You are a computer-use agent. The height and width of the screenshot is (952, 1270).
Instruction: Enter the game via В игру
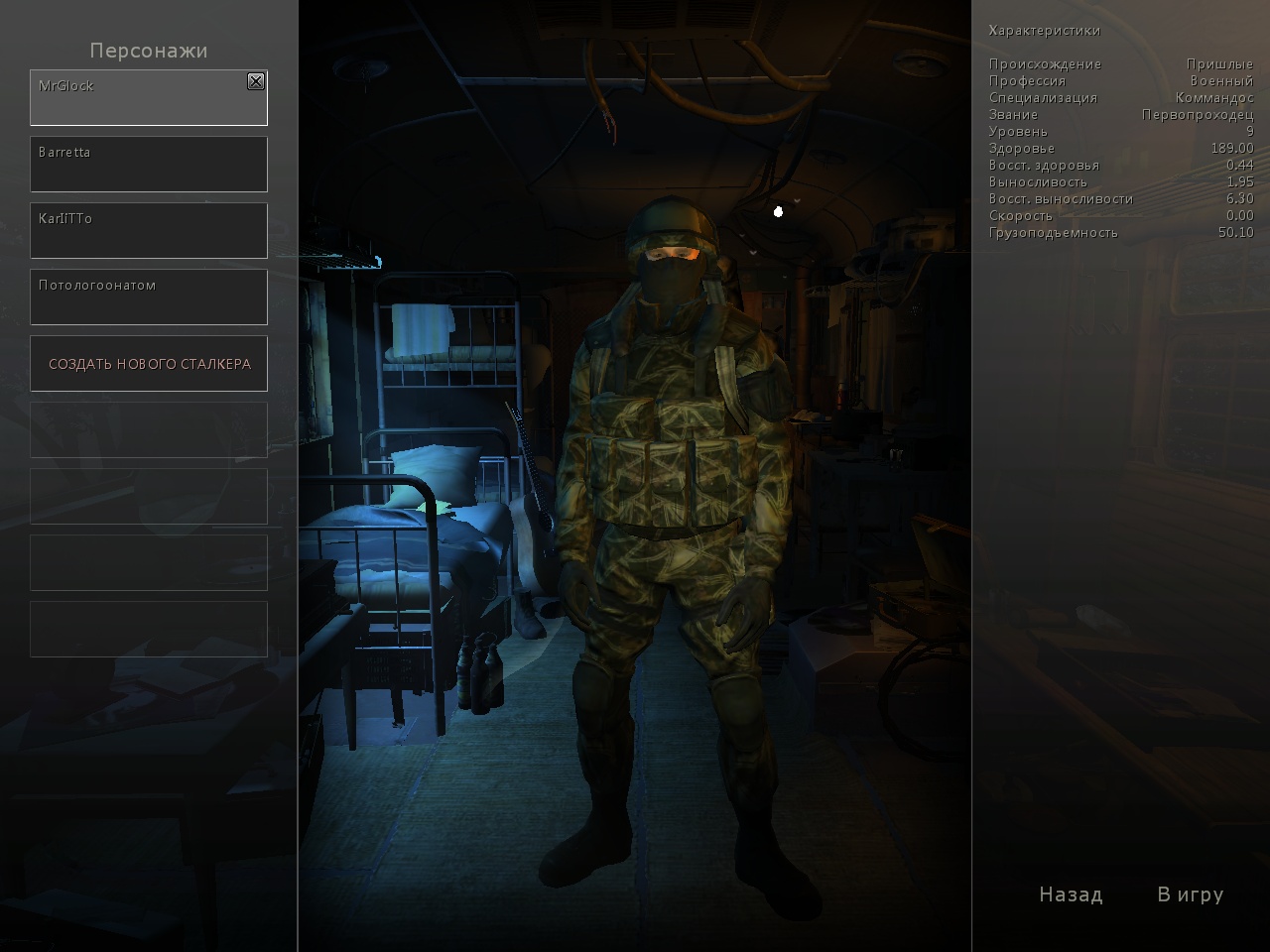(x=1190, y=894)
